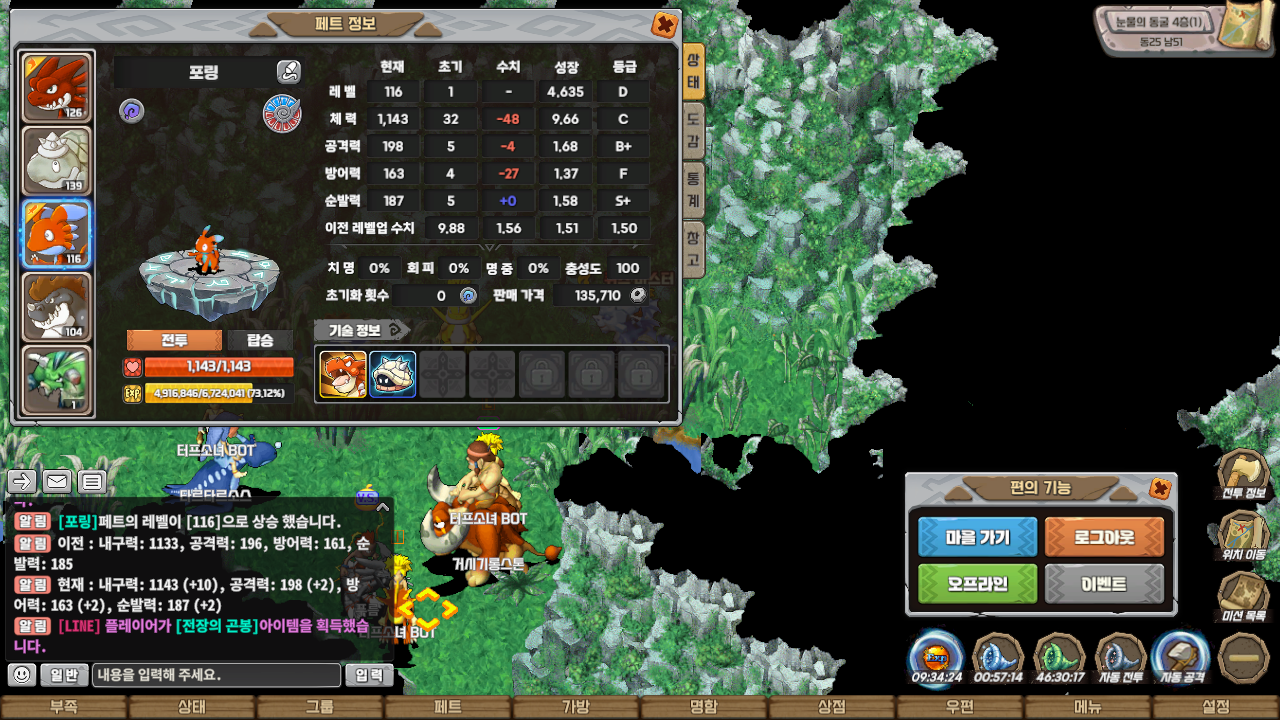Choose the level 104 brown pet portrait
The height and width of the screenshot is (720, 1280).
[x=57, y=307]
